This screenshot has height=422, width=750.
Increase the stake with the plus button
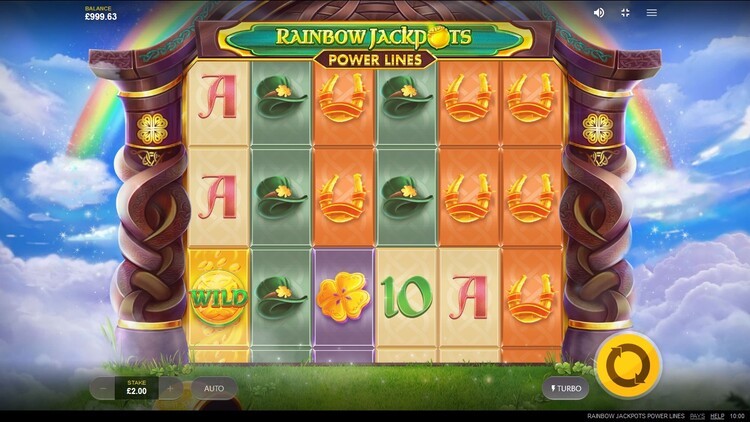[x=170, y=388]
